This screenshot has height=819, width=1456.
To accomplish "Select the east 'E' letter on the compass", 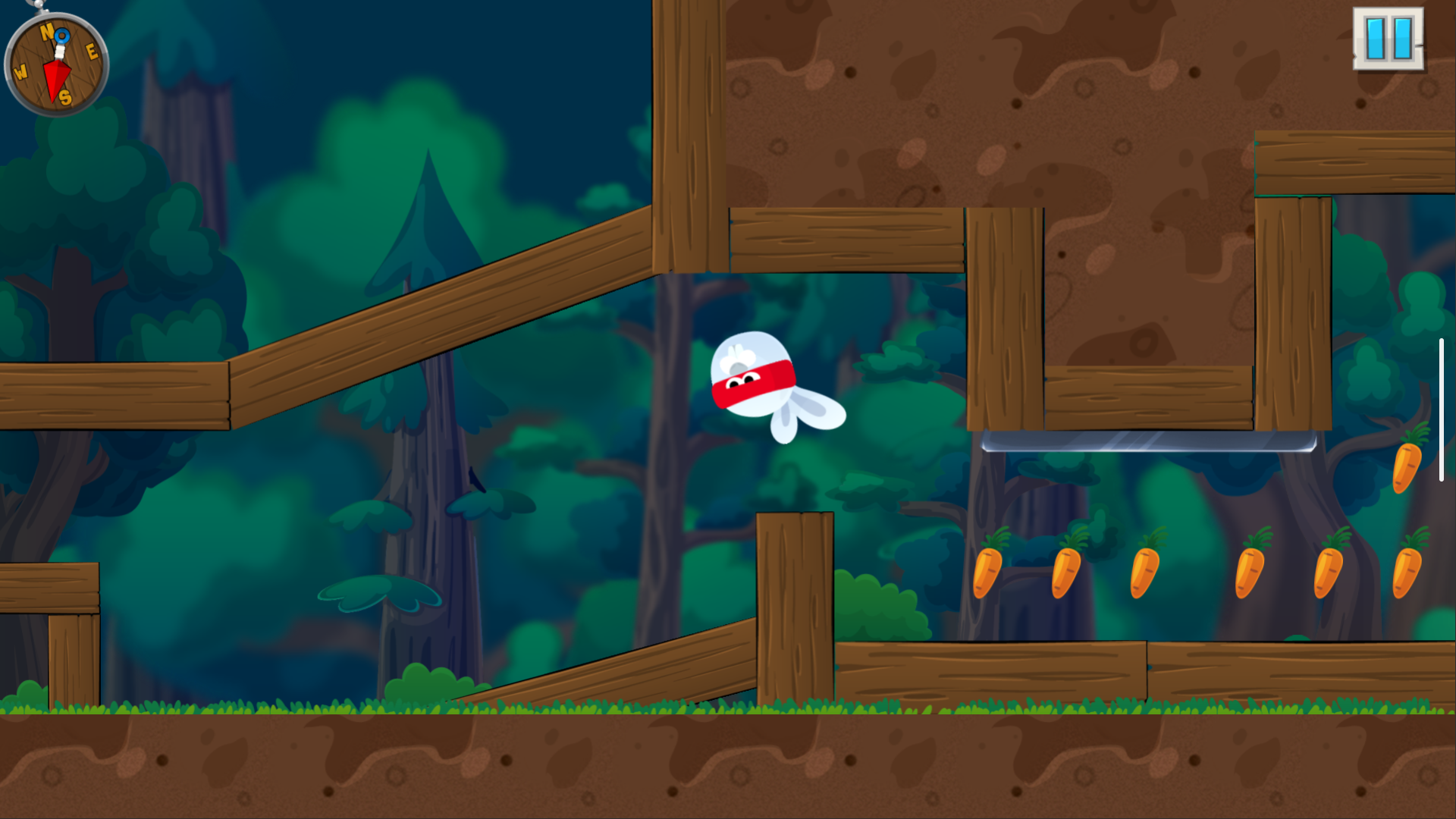I will click(x=93, y=52).
